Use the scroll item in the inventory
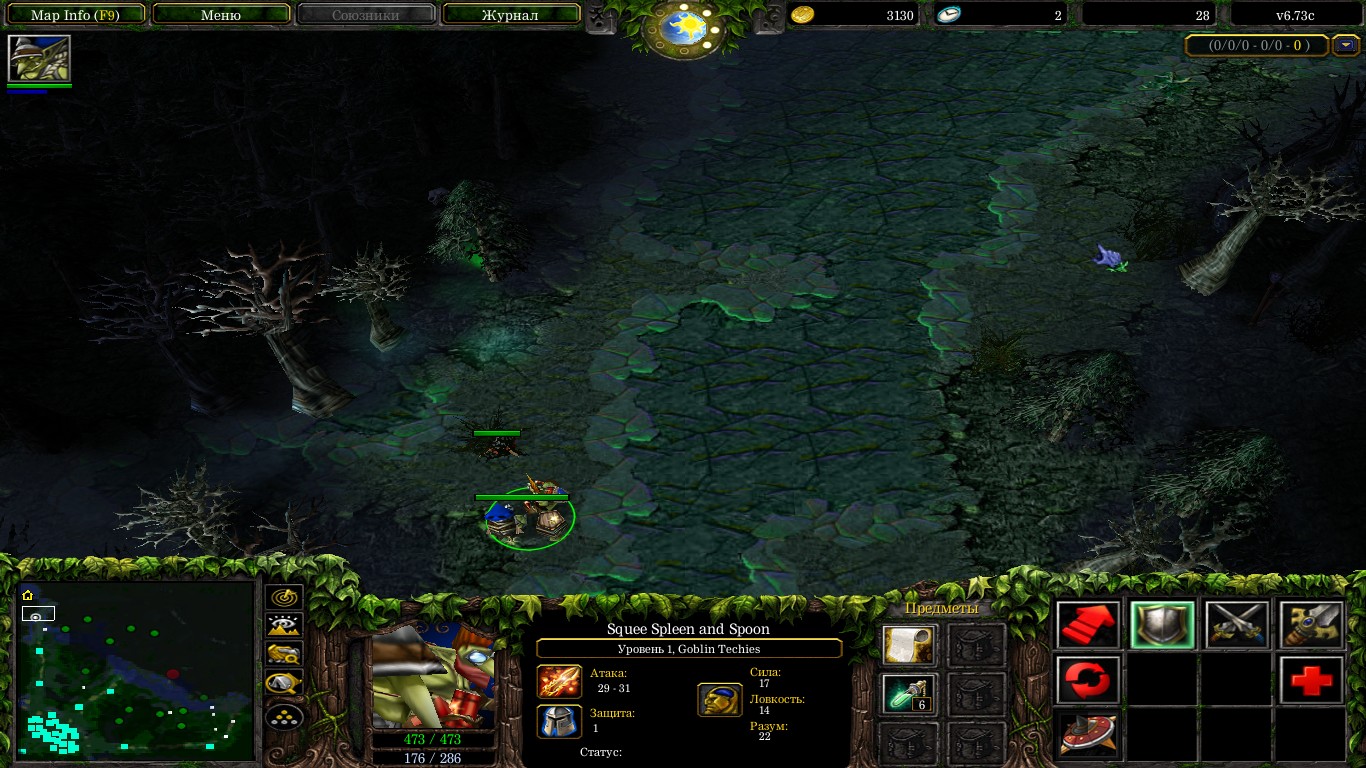Screen dimensions: 1366x768 tap(909, 646)
